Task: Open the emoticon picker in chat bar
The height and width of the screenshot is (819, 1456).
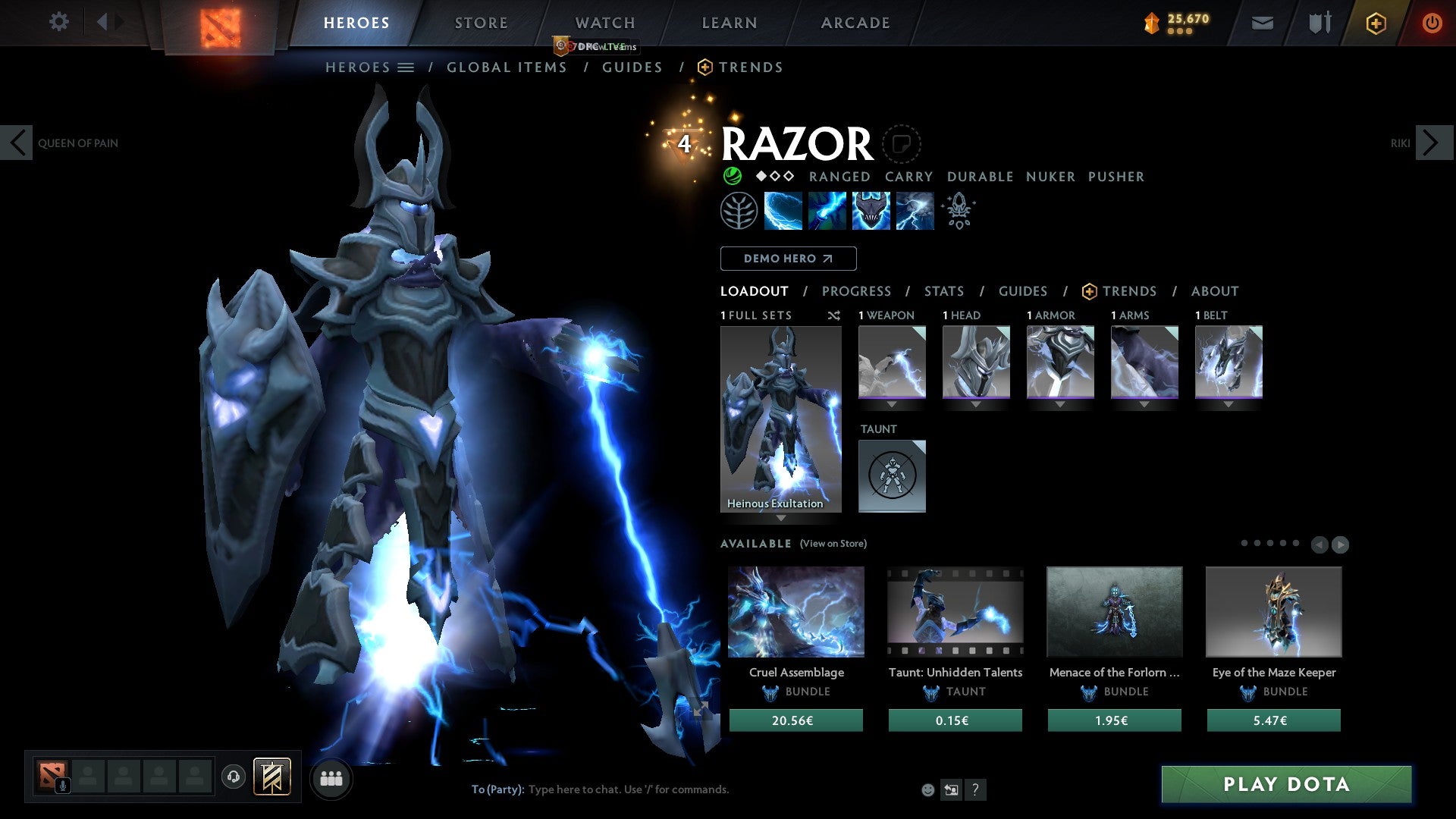Action: 927,789
